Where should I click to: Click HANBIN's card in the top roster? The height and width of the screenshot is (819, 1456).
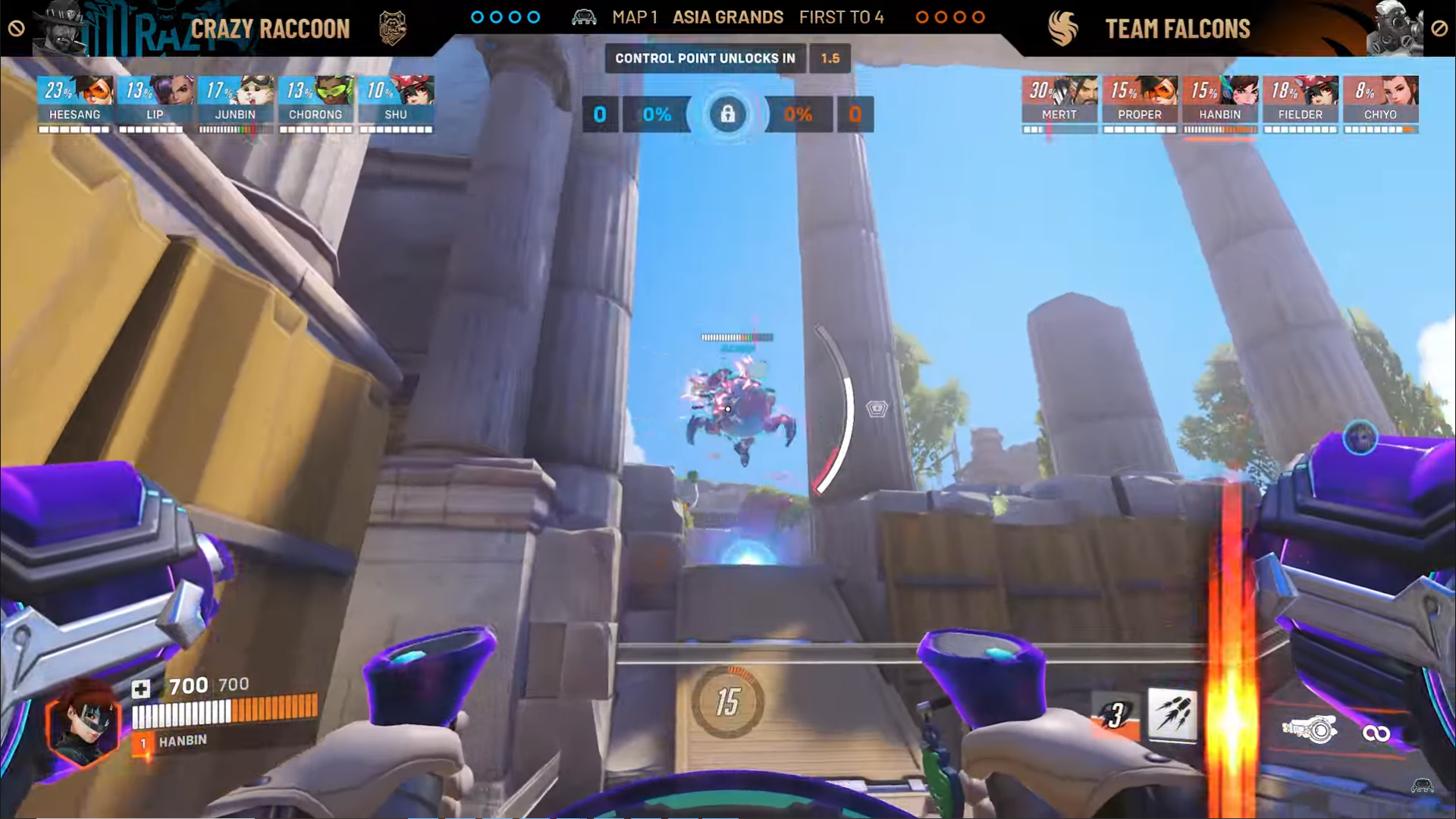pyautogui.click(x=1220, y=102)
